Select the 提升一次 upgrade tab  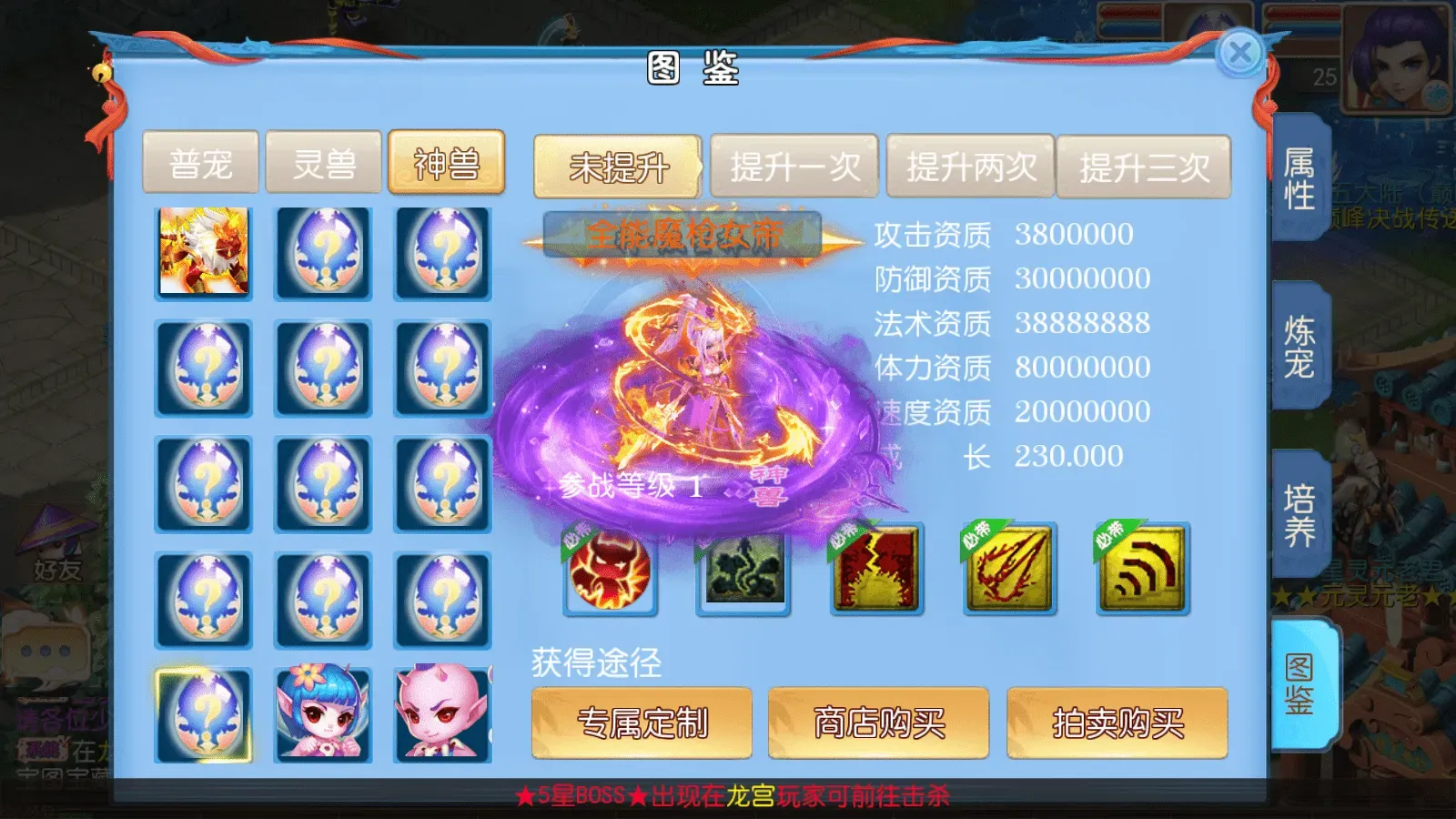click(x=795, y=167)
